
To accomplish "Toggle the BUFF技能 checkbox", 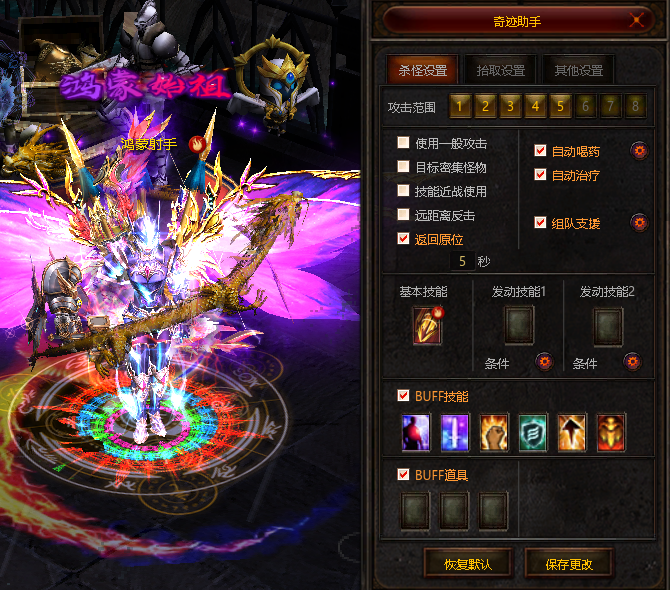I will pyautogui.click(x=404, y=396).
